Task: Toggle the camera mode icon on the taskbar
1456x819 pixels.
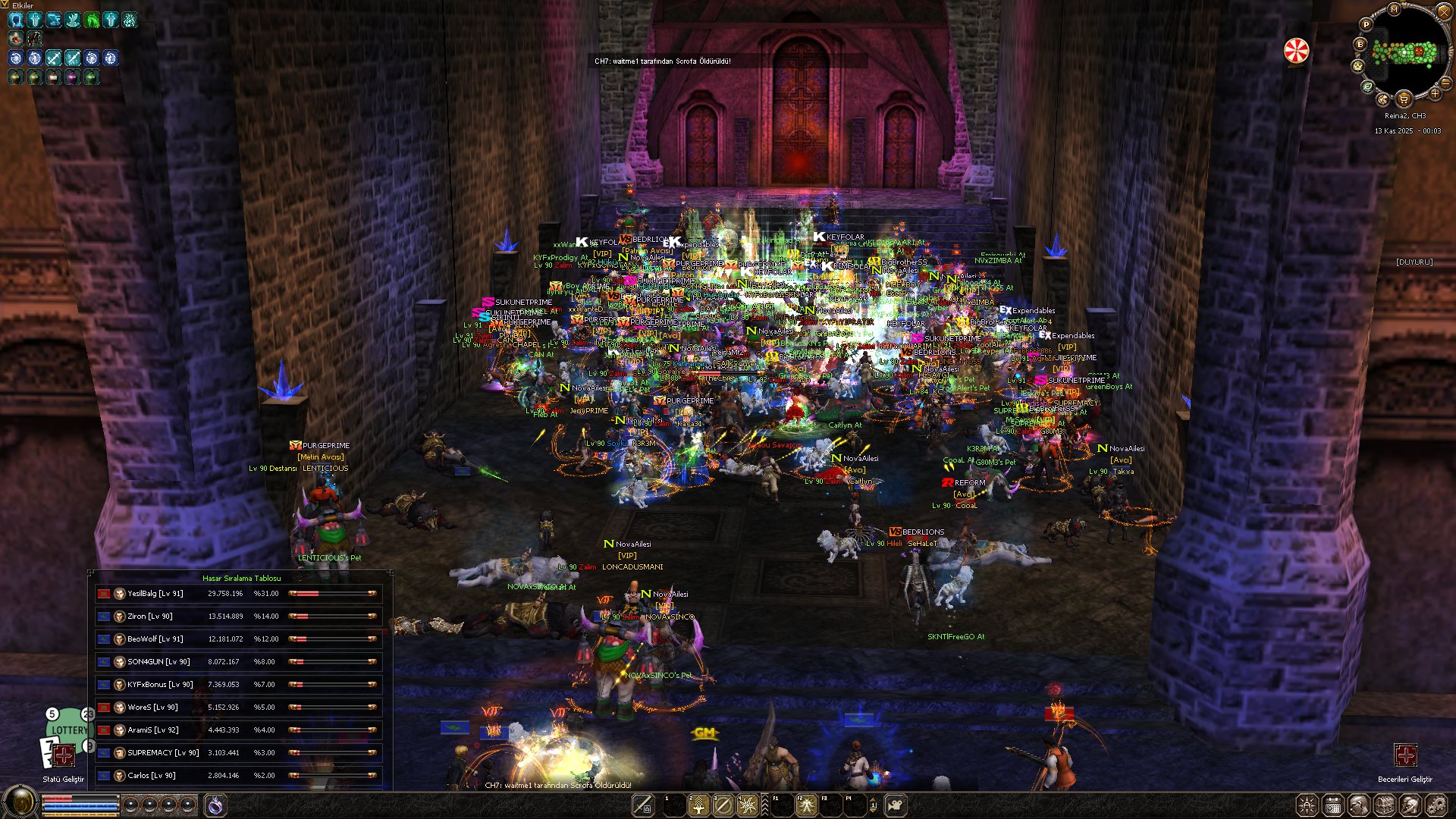Action: point(896,805)
